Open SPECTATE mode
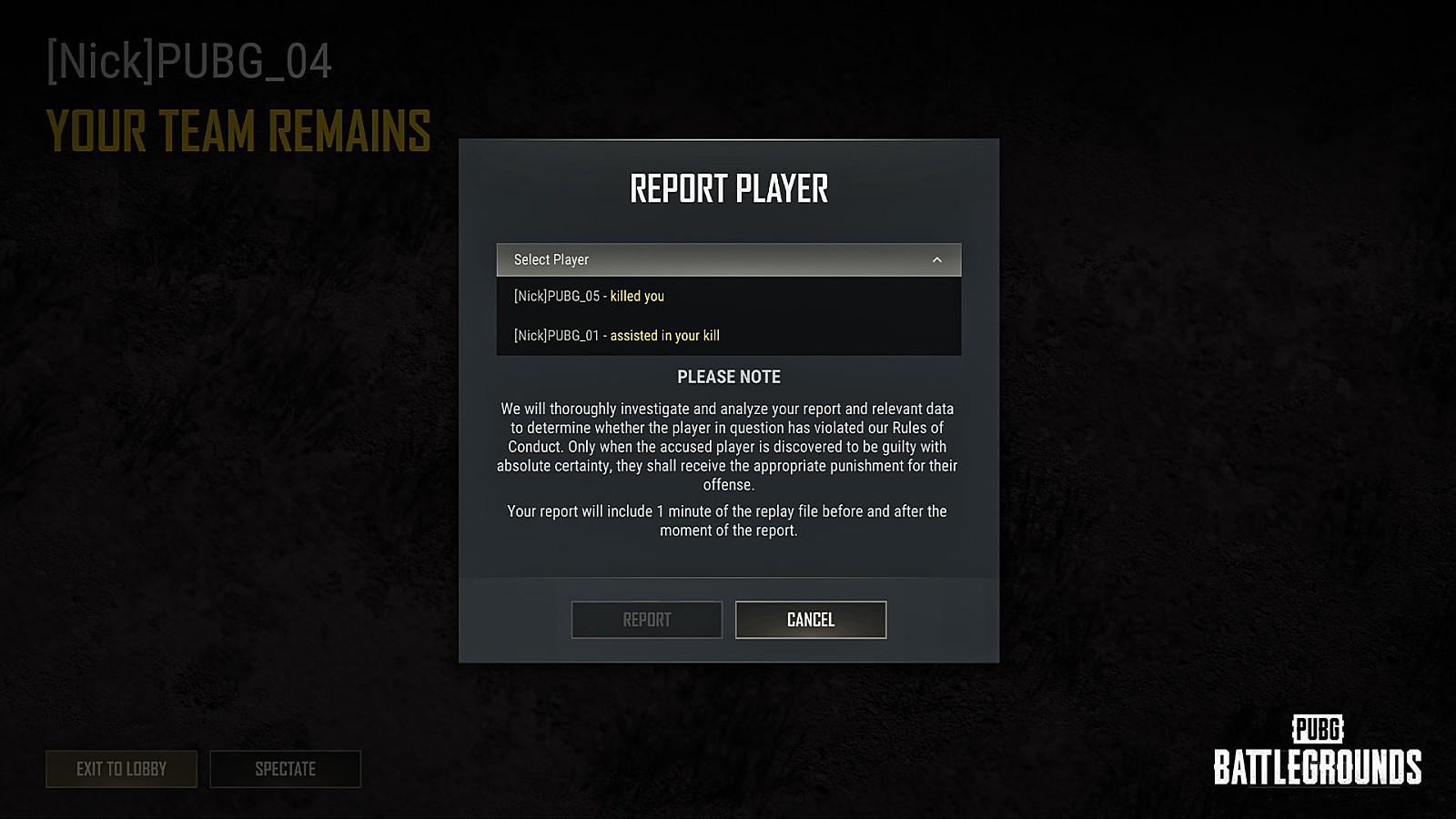This screenshot has width=1456, height=819. click(285, 769)
